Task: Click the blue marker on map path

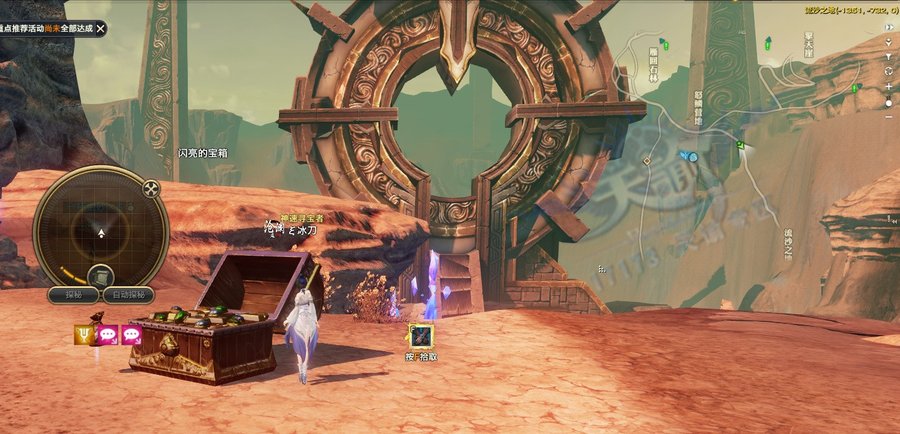Action: tap(688, 156)
